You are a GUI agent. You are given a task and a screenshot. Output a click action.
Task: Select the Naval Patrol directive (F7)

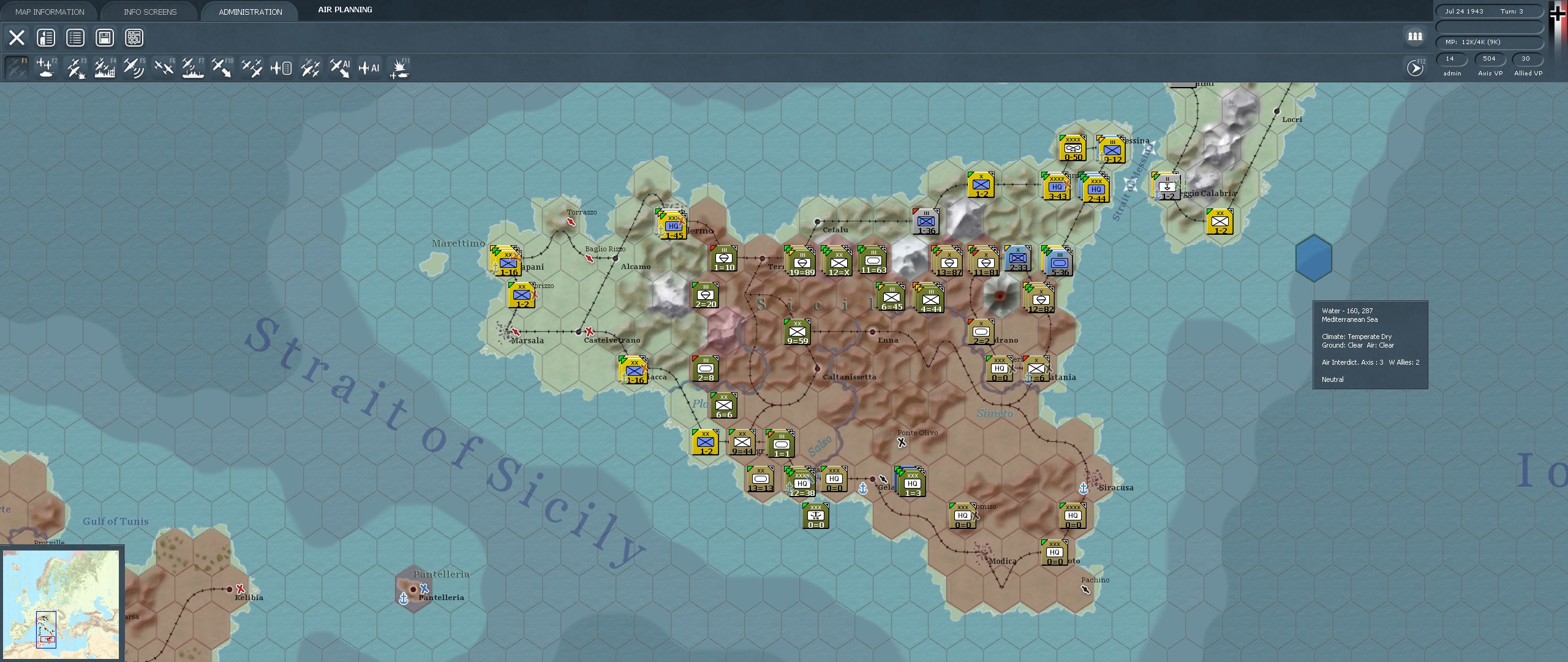point(193,67)
